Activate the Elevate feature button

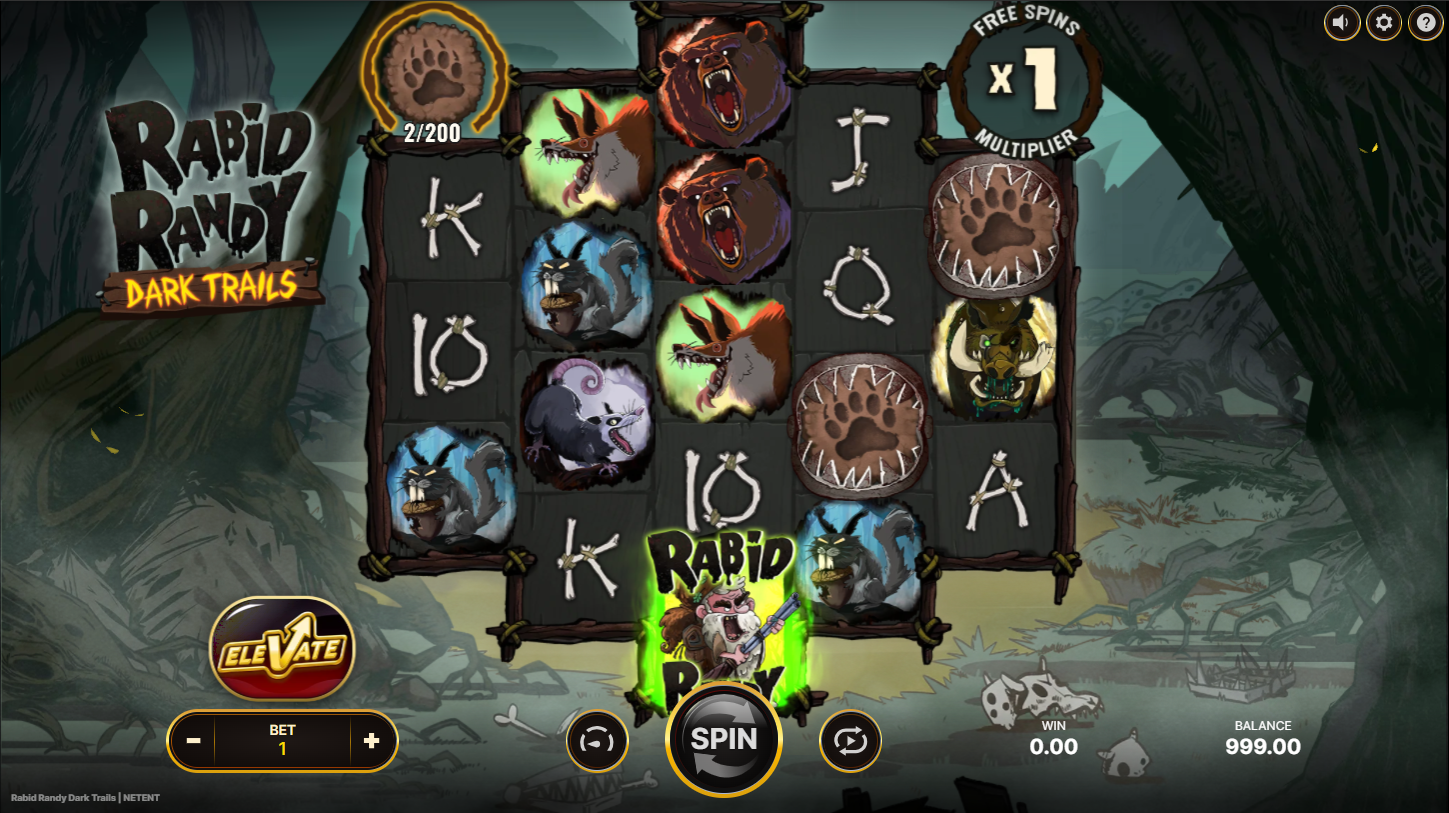coord(282,649)
